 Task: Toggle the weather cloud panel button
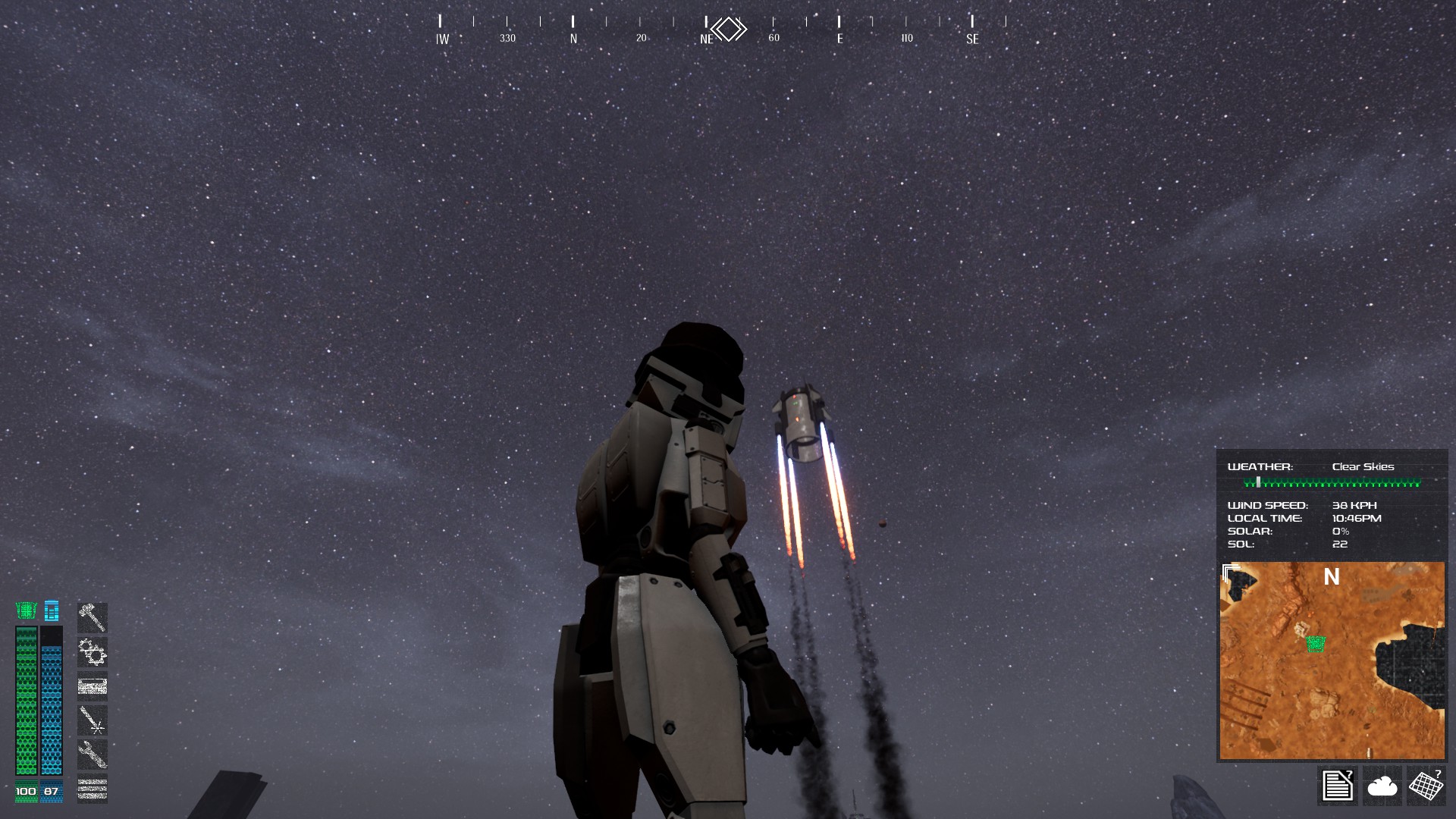point(1382,785)
